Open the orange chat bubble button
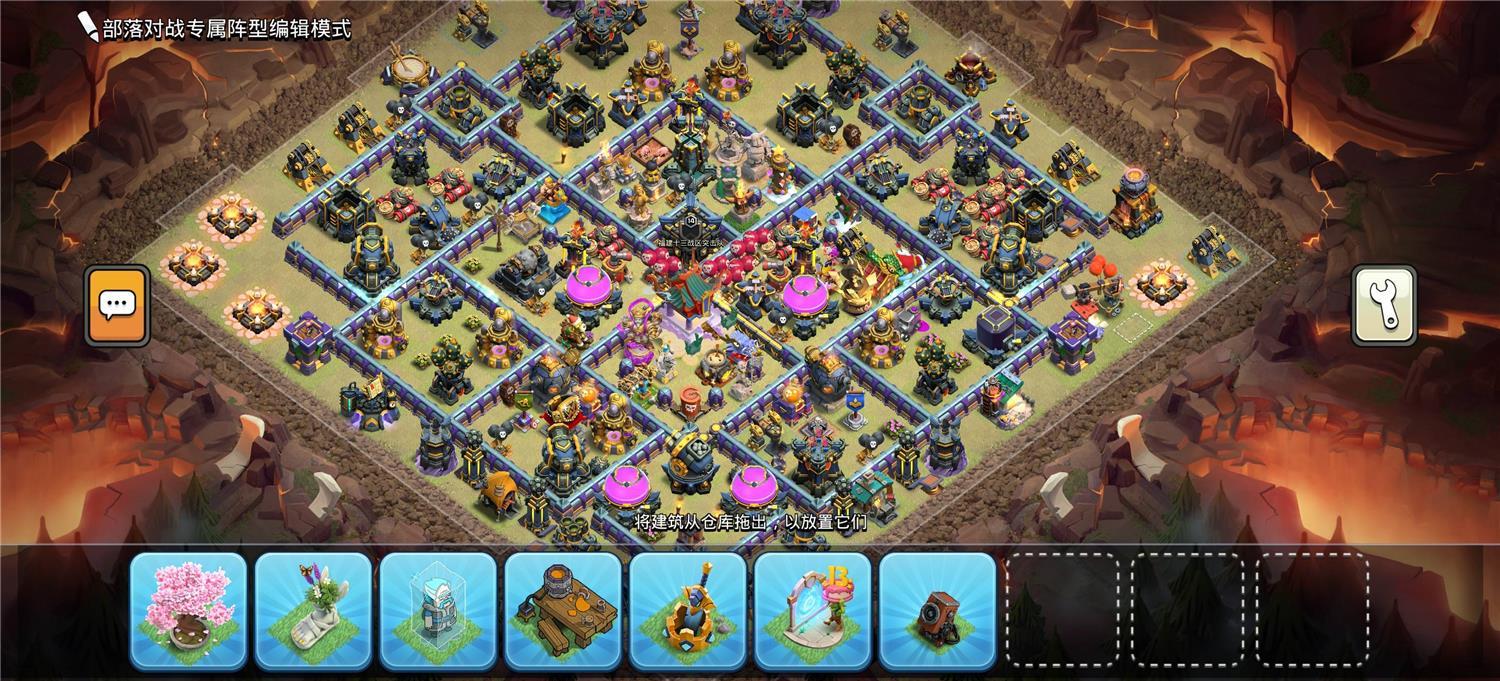 (x=117, y=305)
